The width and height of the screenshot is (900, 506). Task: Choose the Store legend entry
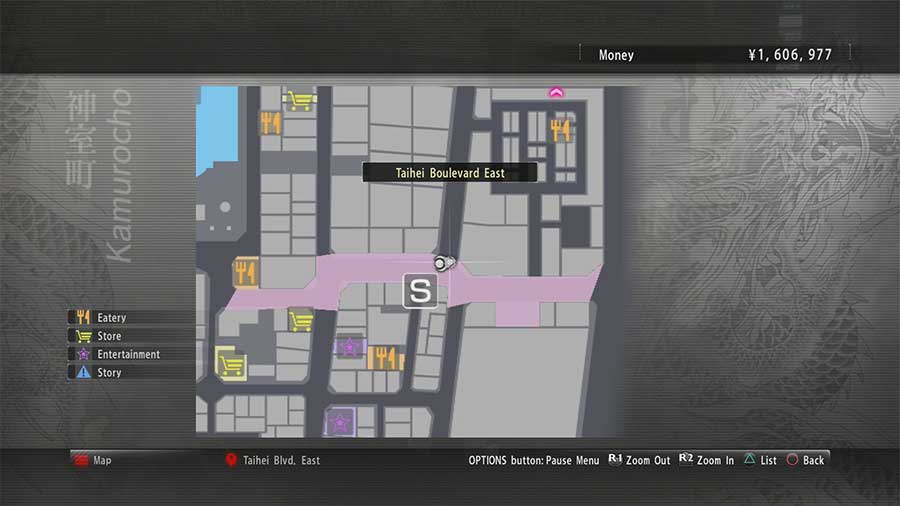pyautogui.click(x=108, y=336)
